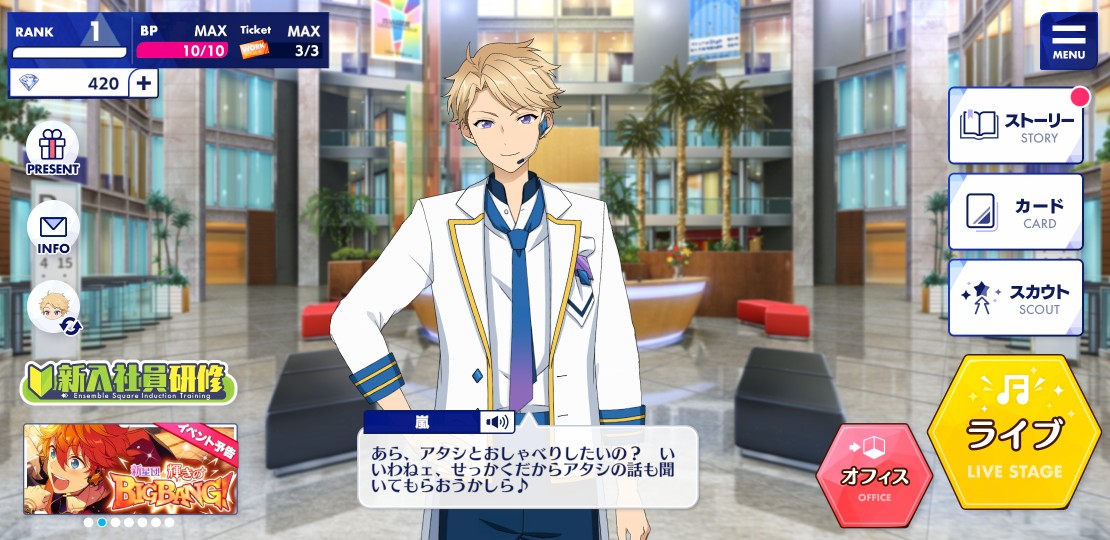Viewport: 1110px width, 540px height.
Task: Enter the red Office hexagon button
Action: (x=874, y=476)
